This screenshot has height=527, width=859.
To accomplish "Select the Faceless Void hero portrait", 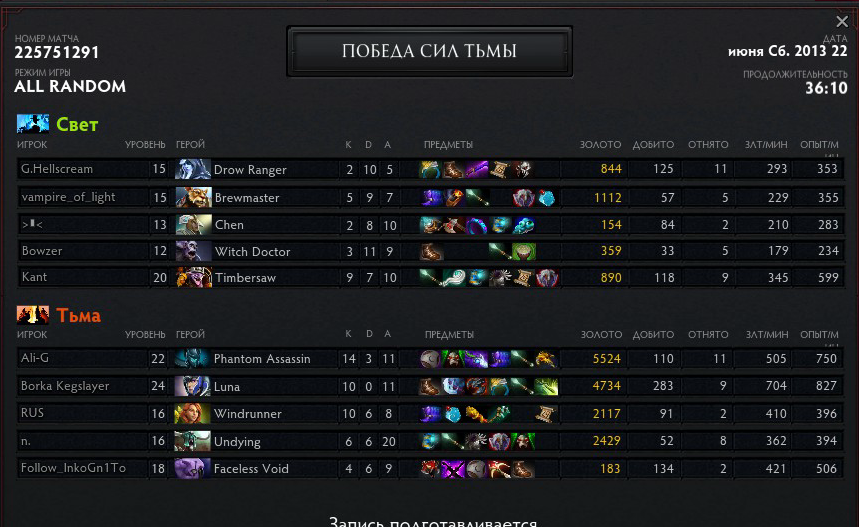I will 192,468.
